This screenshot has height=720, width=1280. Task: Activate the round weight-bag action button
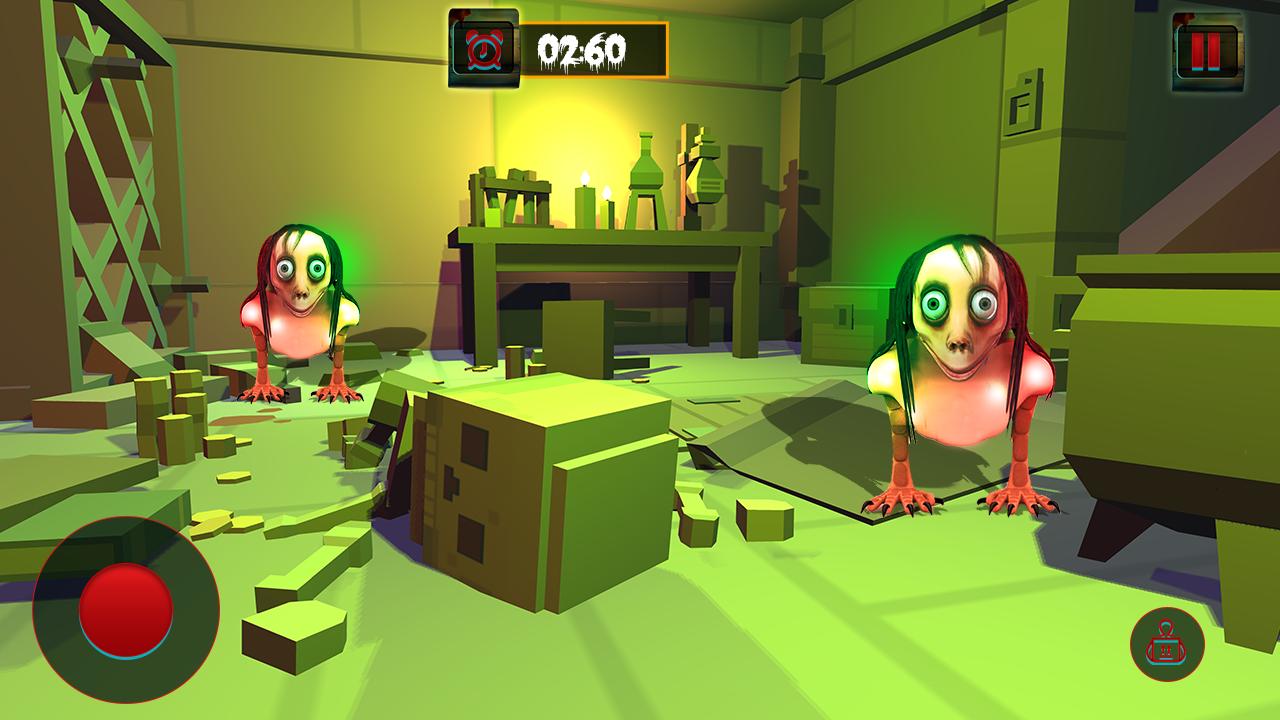1167,645
